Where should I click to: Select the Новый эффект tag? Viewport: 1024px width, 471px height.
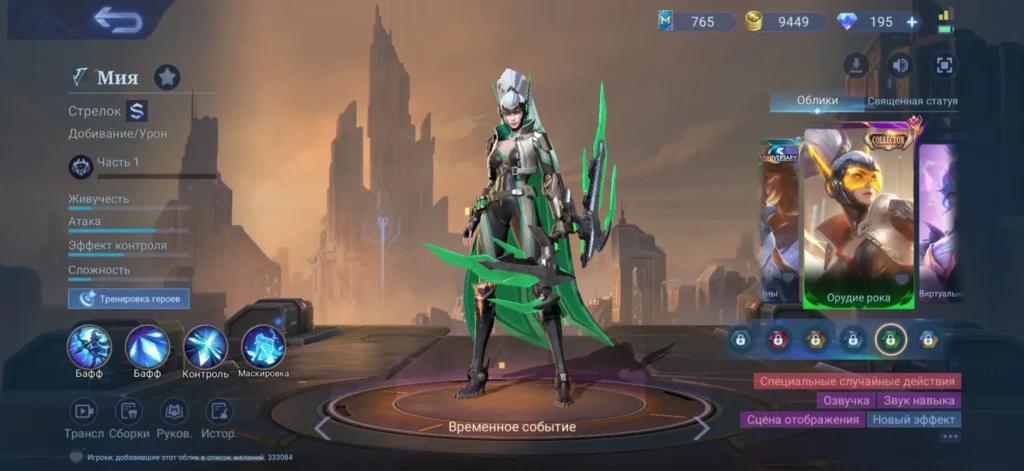[x=913, y=420]
